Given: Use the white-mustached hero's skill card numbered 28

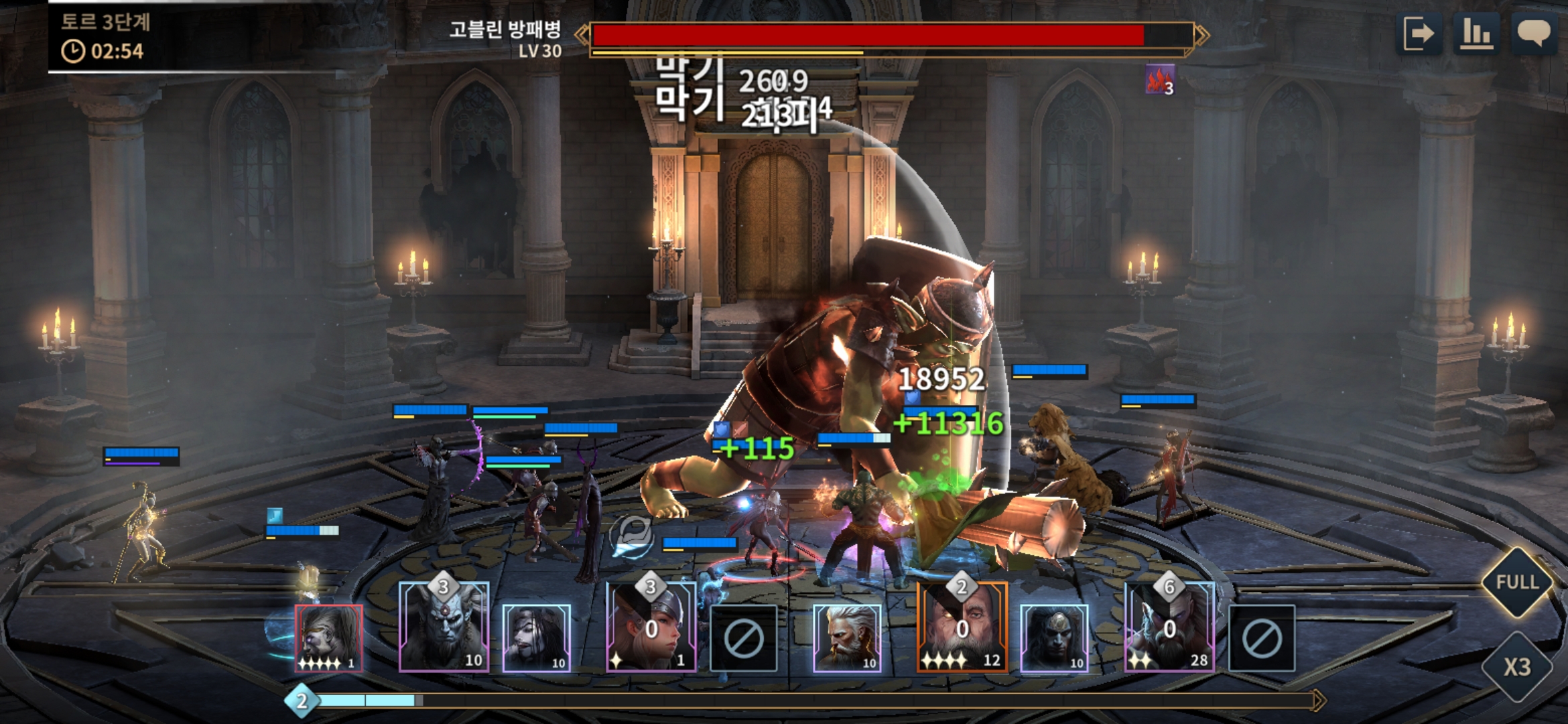Looking at the screenshot, I should (x=1169, y=627).
